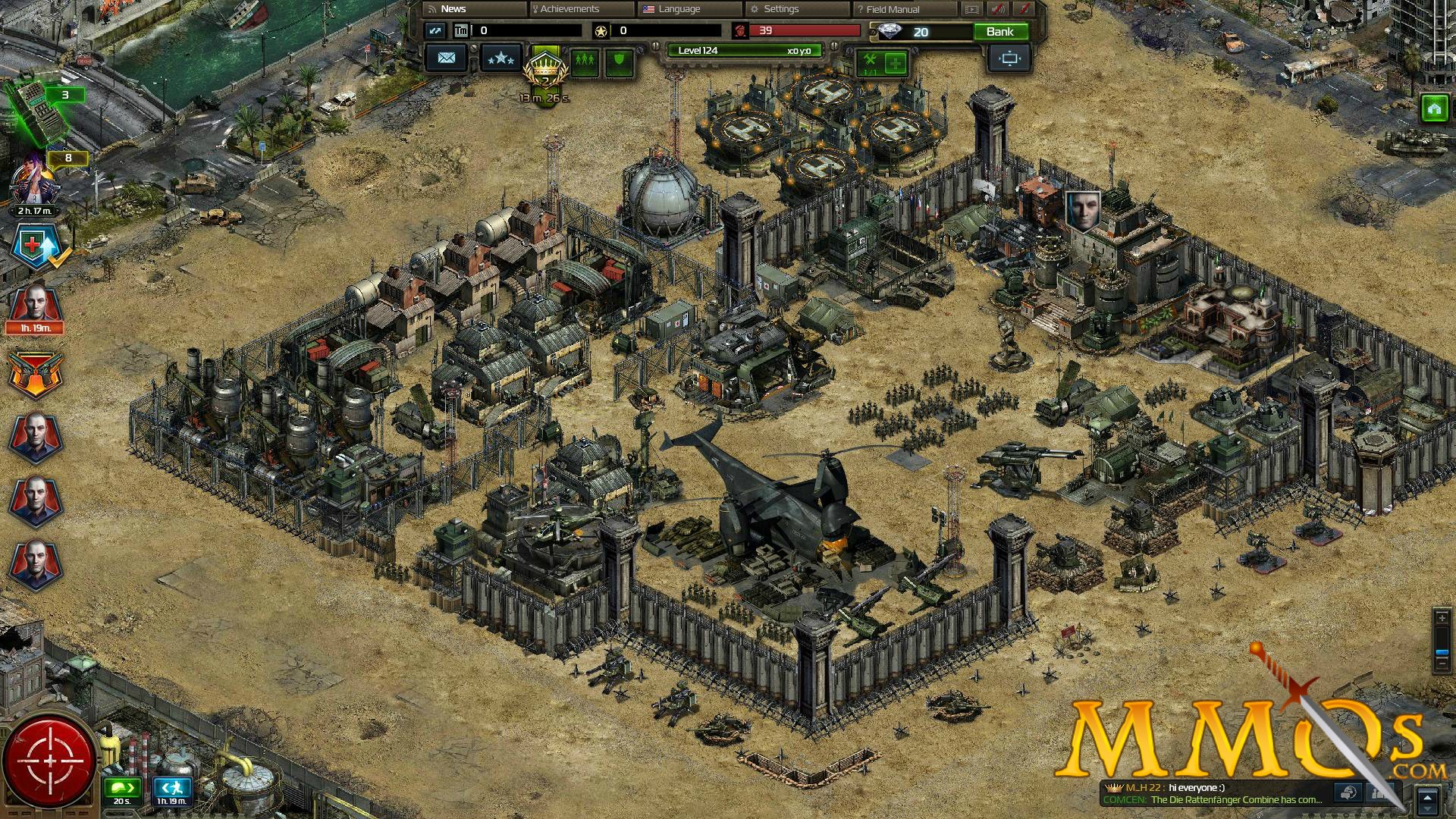Open the three-soldiers alliance button
The height and width of the screenshot is (819, 1456).
click(x=585, y=59)
